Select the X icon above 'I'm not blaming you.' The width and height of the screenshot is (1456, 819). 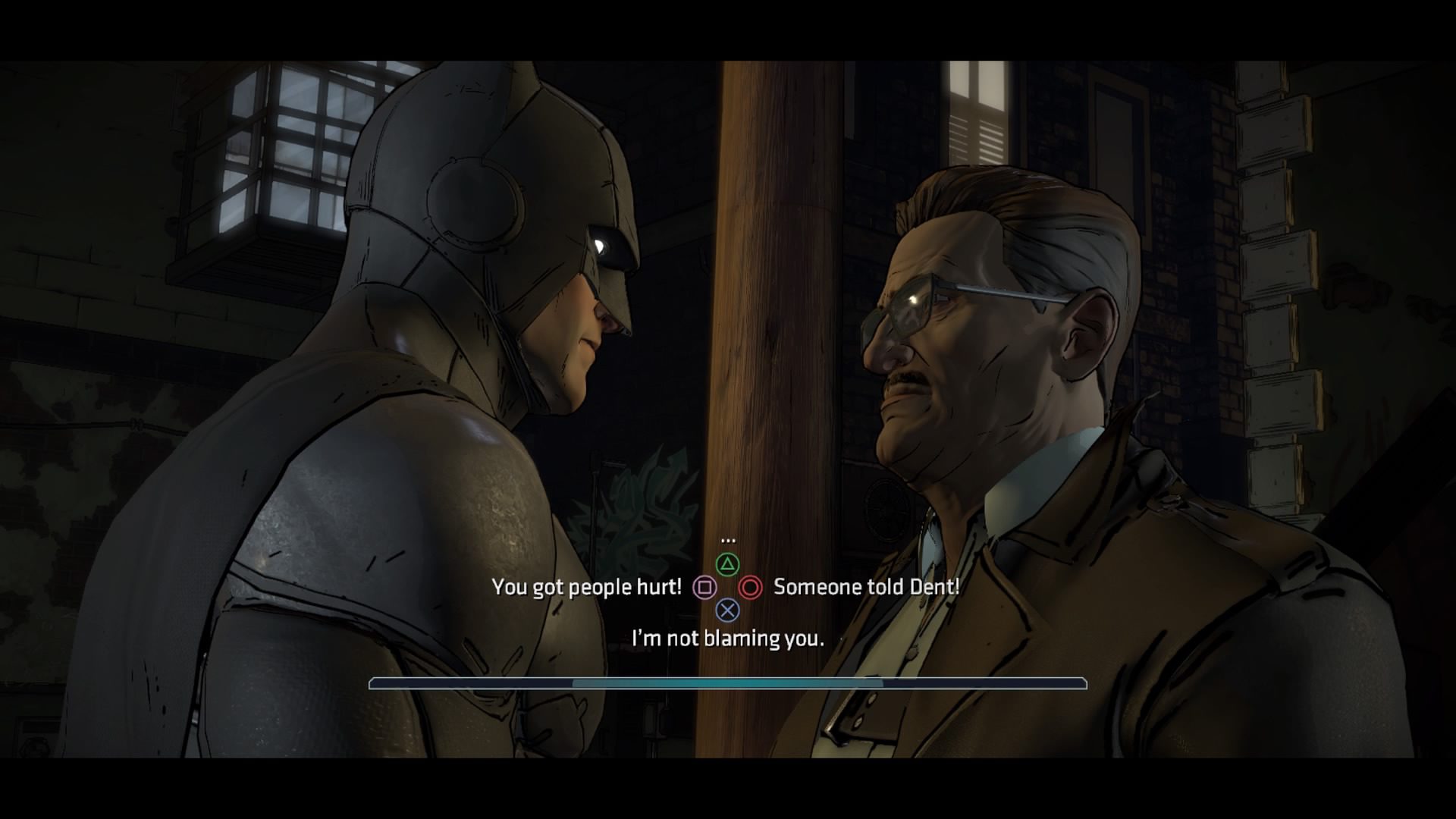click(727, 609)
